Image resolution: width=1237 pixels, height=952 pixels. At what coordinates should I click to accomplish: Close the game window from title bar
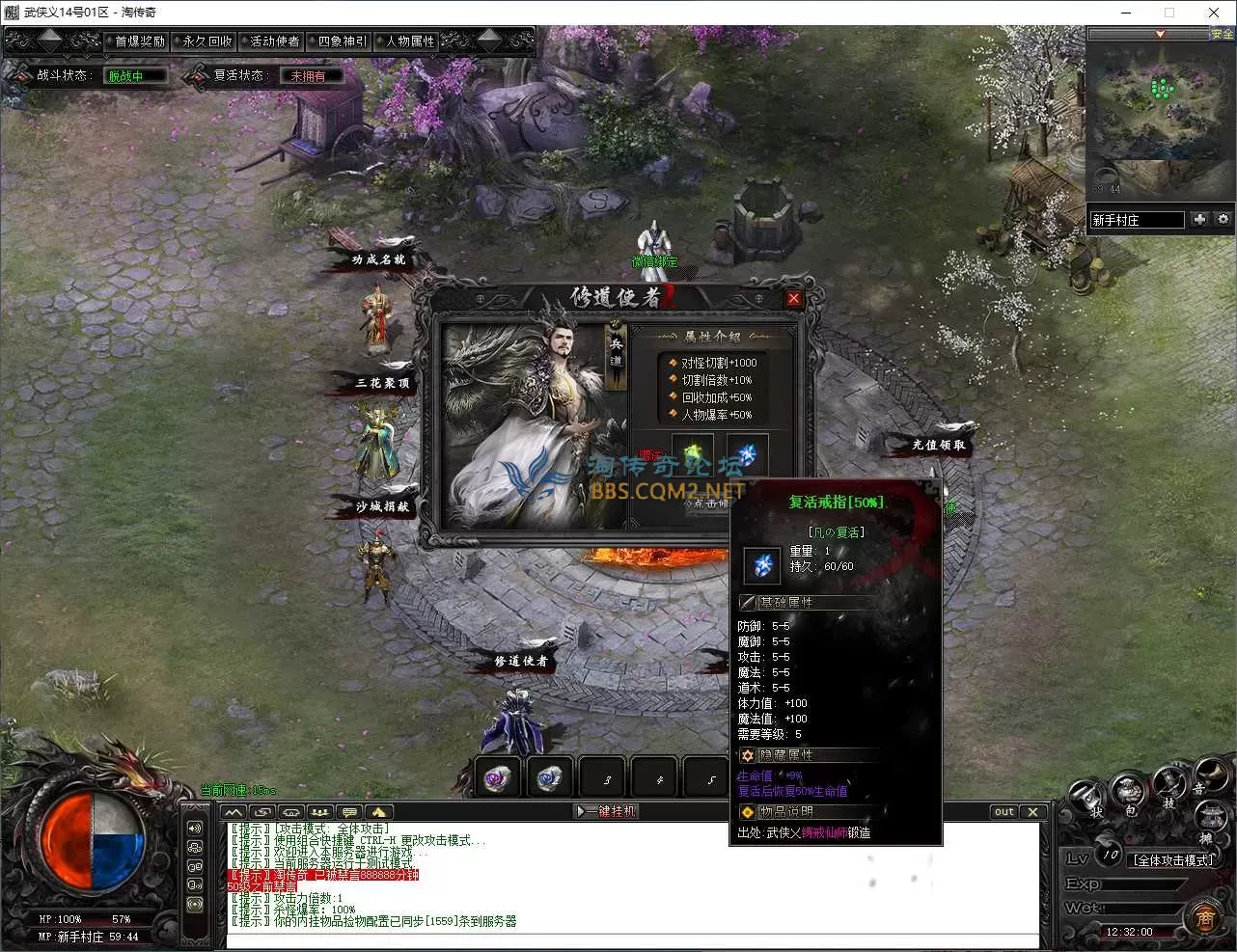(1214, 13)
